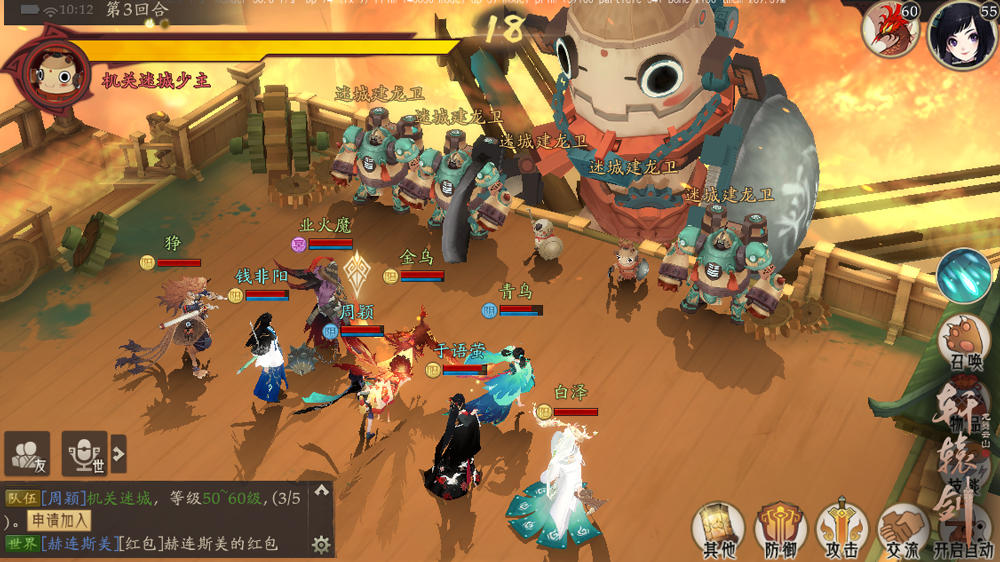Viewport: 1000px width, 562px height.
Task: Expand the voice channel arrow button
Action: coord(119,454)
